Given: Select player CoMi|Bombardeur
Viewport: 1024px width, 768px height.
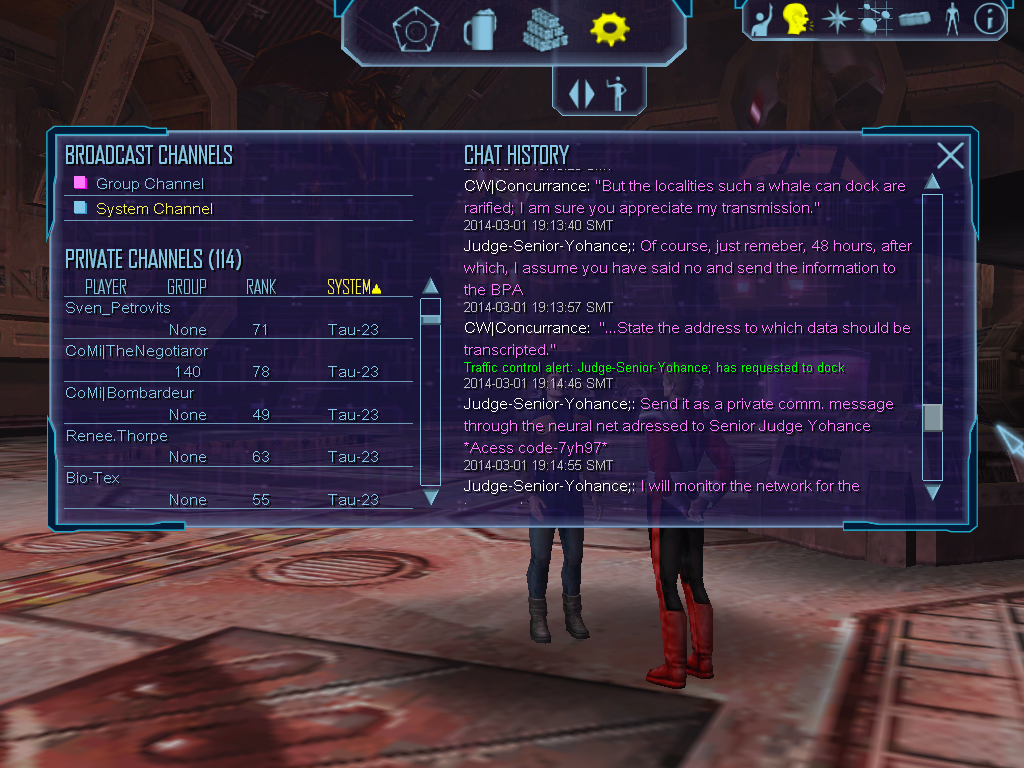Looking at the screenshot, I should point(129,393).
